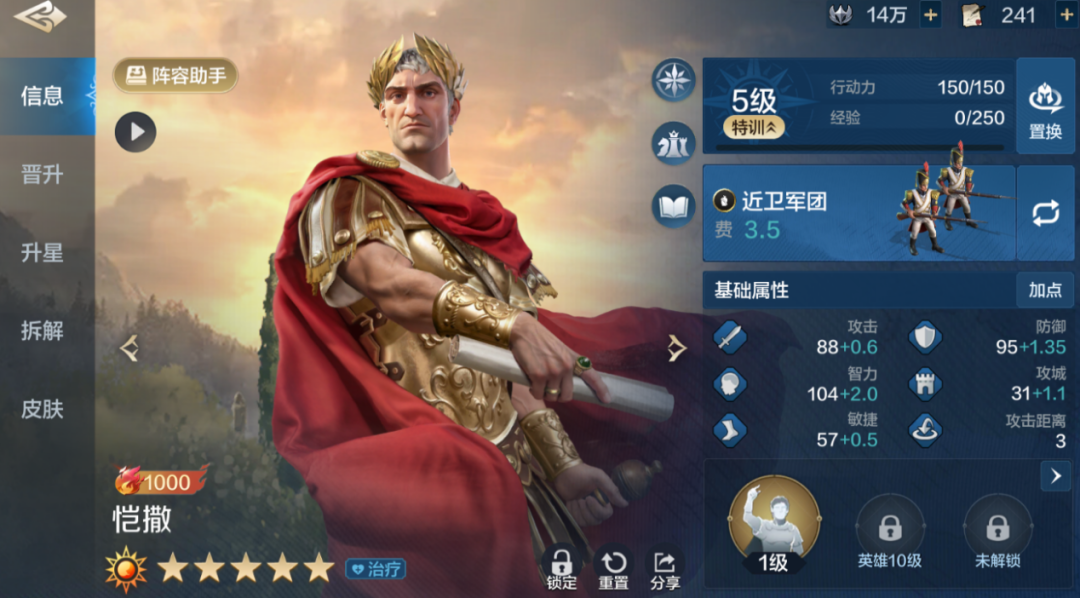Switch to the 晋升 tab
This screenshot has width=1080, height=598.
42,175
